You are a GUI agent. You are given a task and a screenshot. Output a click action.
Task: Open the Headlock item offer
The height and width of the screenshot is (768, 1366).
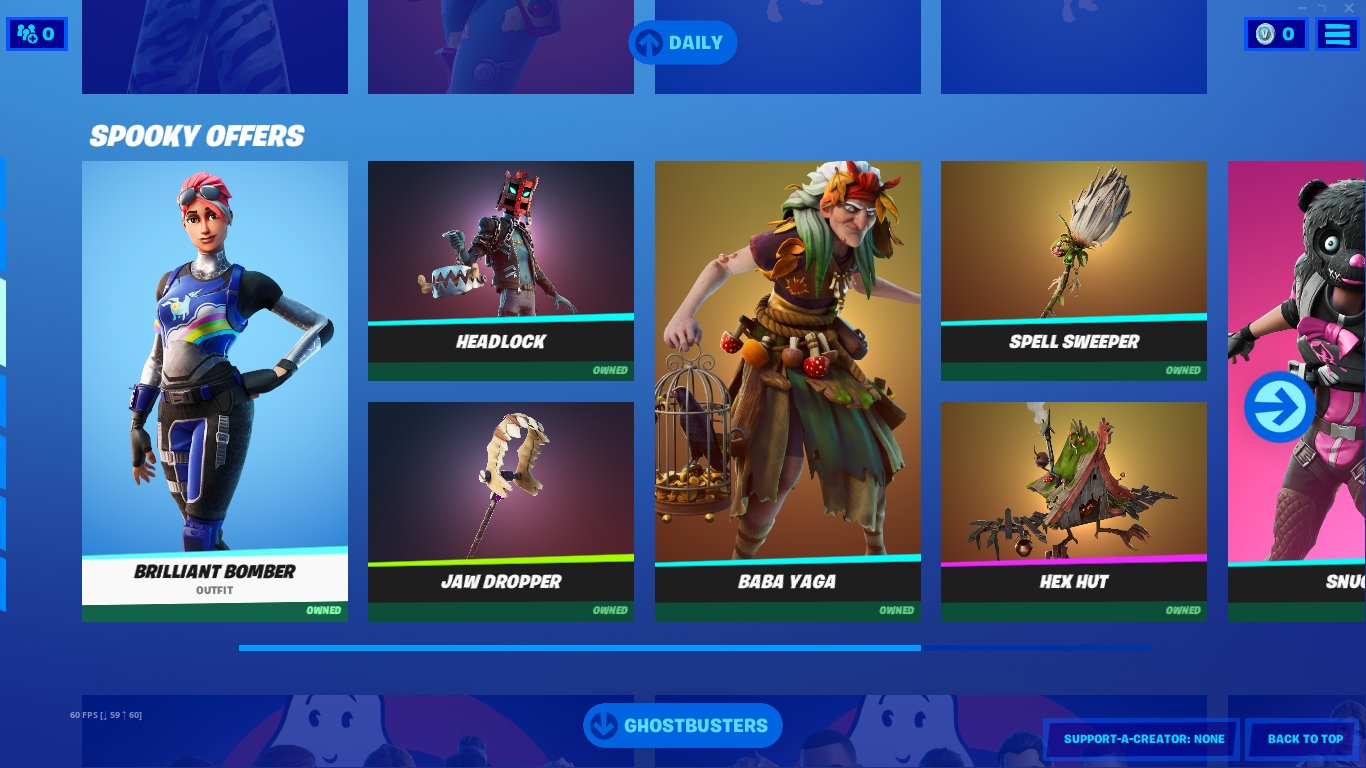501,270
